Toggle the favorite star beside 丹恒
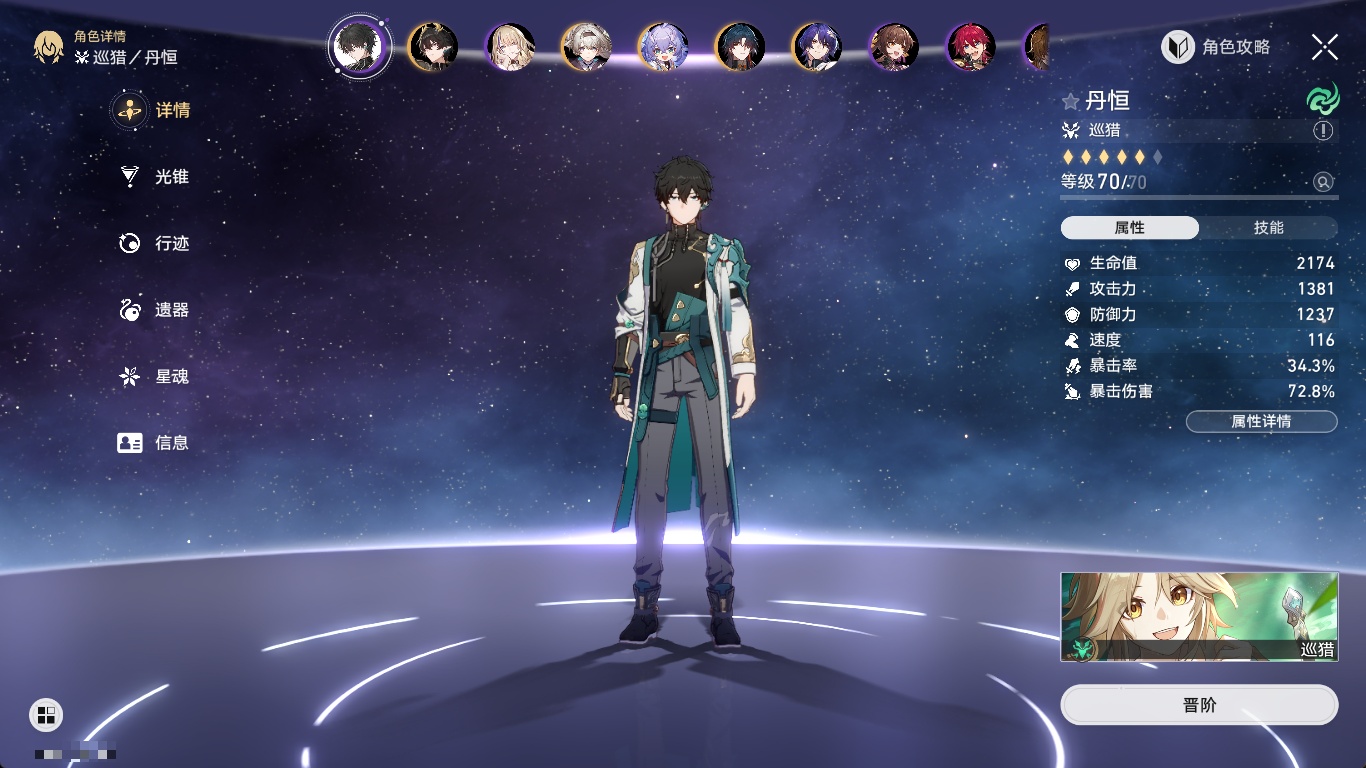1366x768 pixels. pos(1071,101)
